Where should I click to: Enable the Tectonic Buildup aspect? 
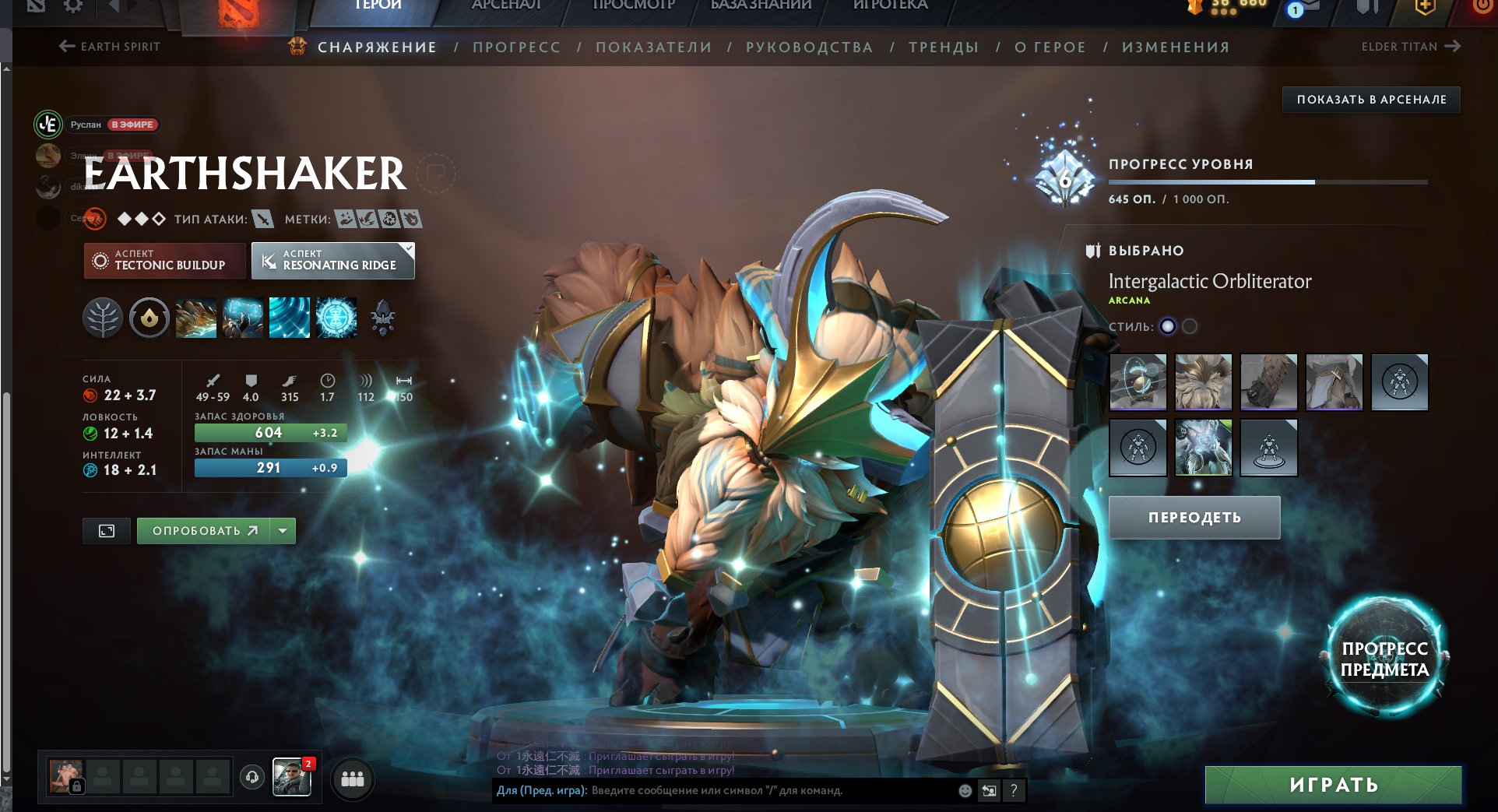[x=164, y=261]
